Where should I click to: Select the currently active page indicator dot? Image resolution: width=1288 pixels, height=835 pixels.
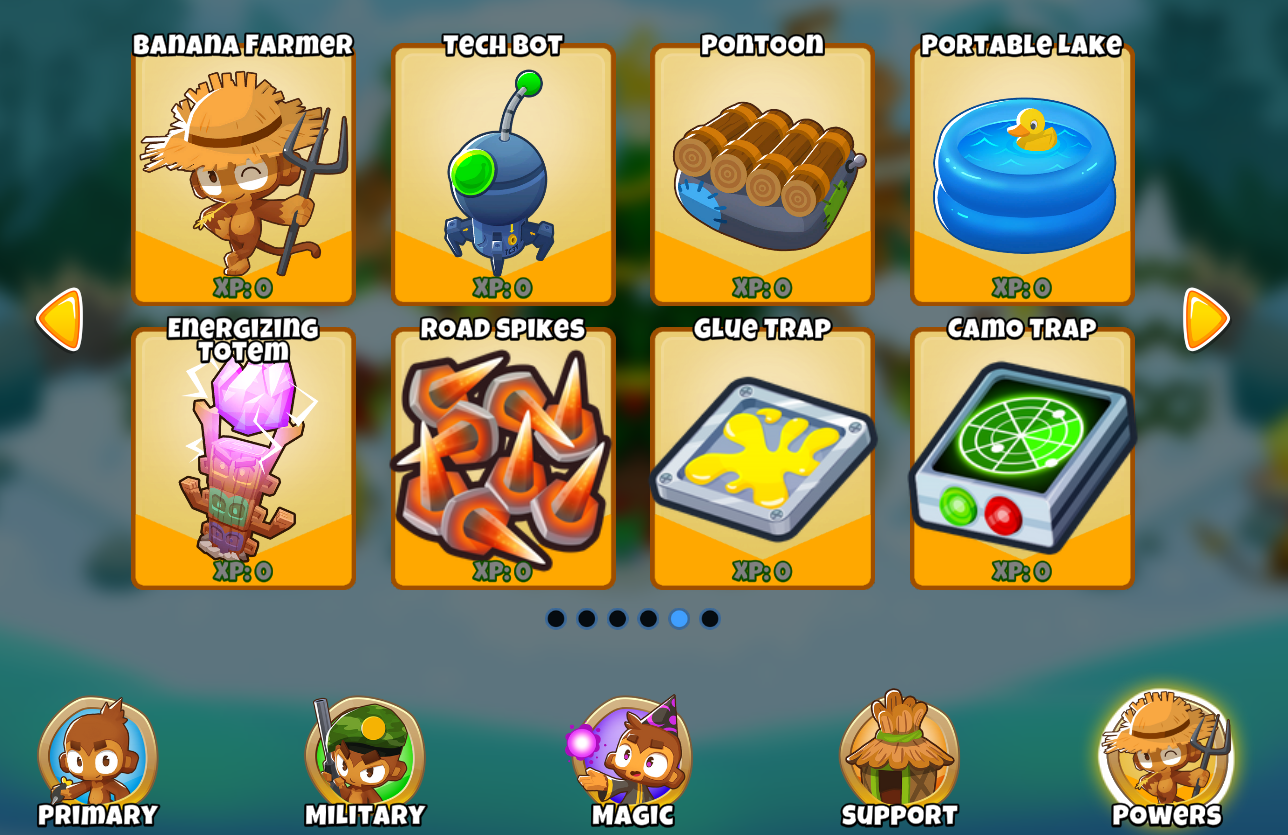click(x=678, y=619)
